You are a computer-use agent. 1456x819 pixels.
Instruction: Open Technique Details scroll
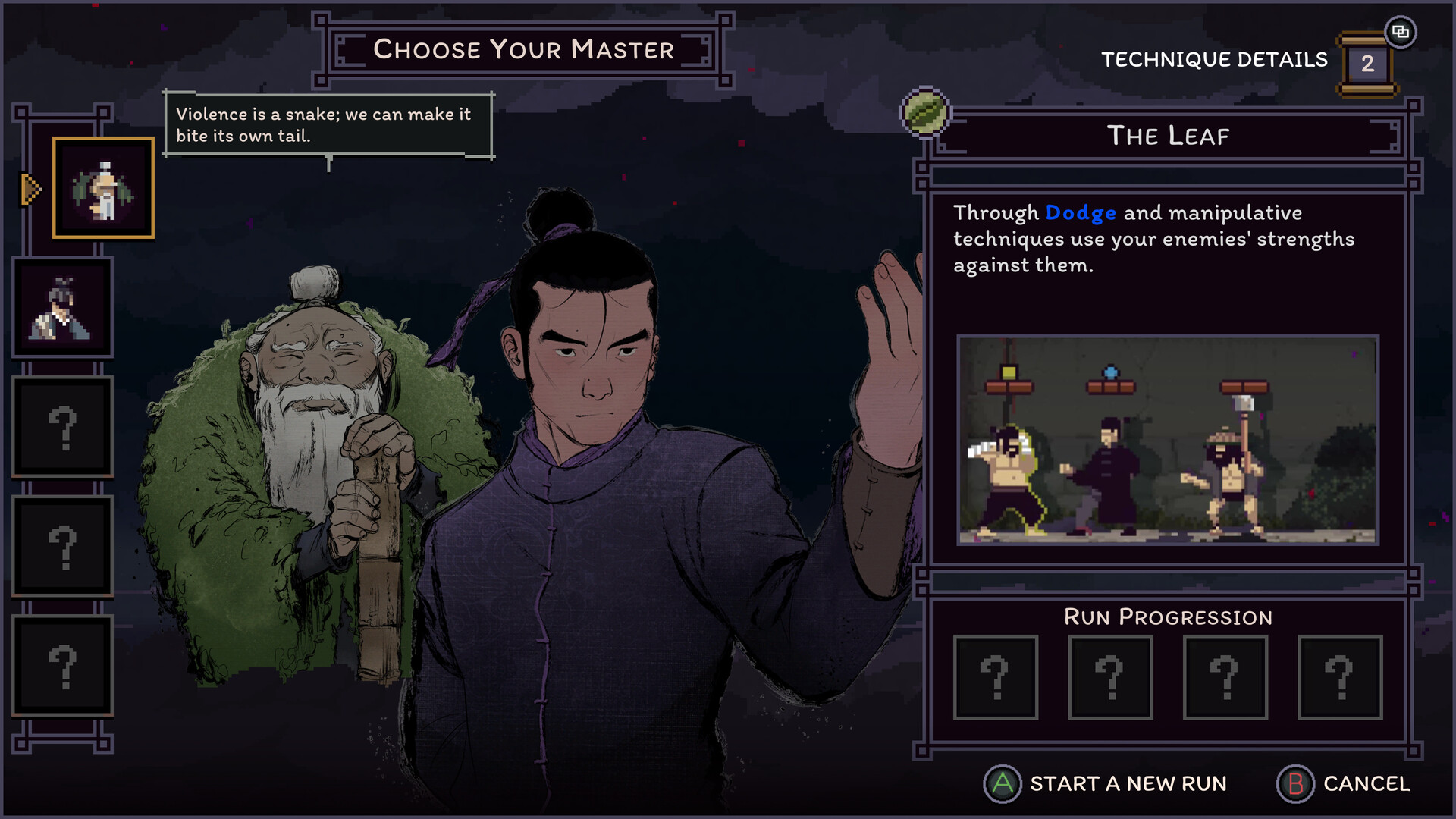tap(1367, 64)
